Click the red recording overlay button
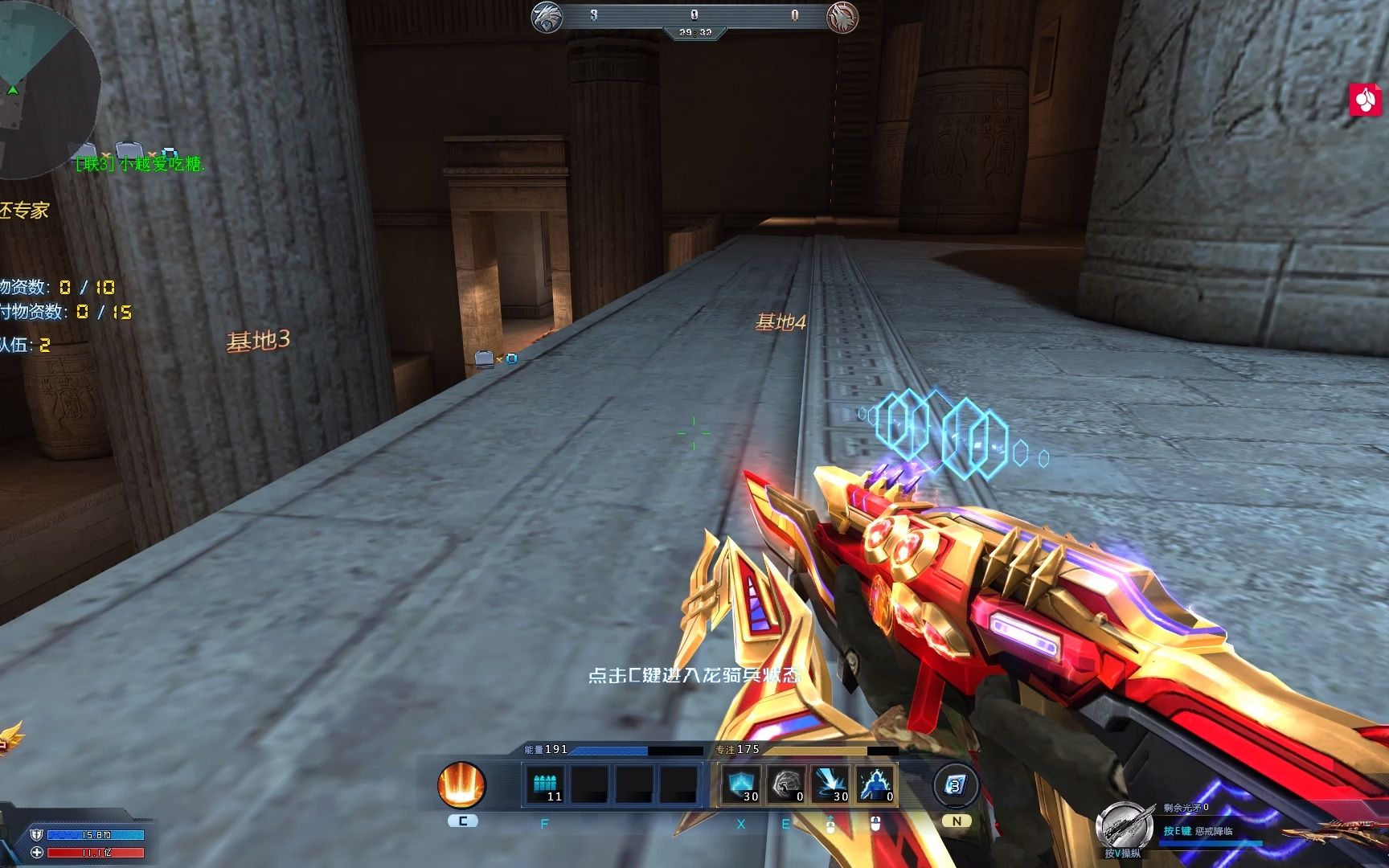 coord(1366,100)
